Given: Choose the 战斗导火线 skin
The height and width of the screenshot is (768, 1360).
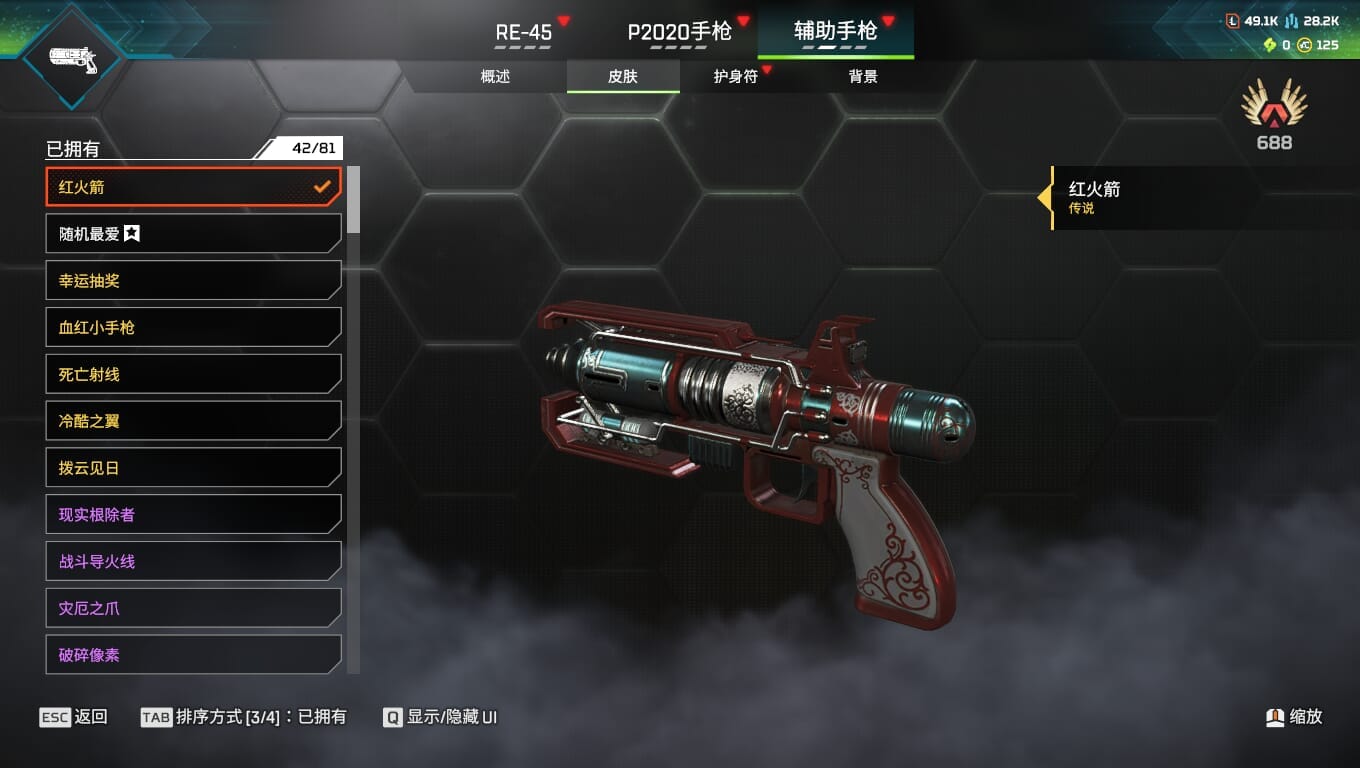Looking at the screenshot, I should click(193, 561).
